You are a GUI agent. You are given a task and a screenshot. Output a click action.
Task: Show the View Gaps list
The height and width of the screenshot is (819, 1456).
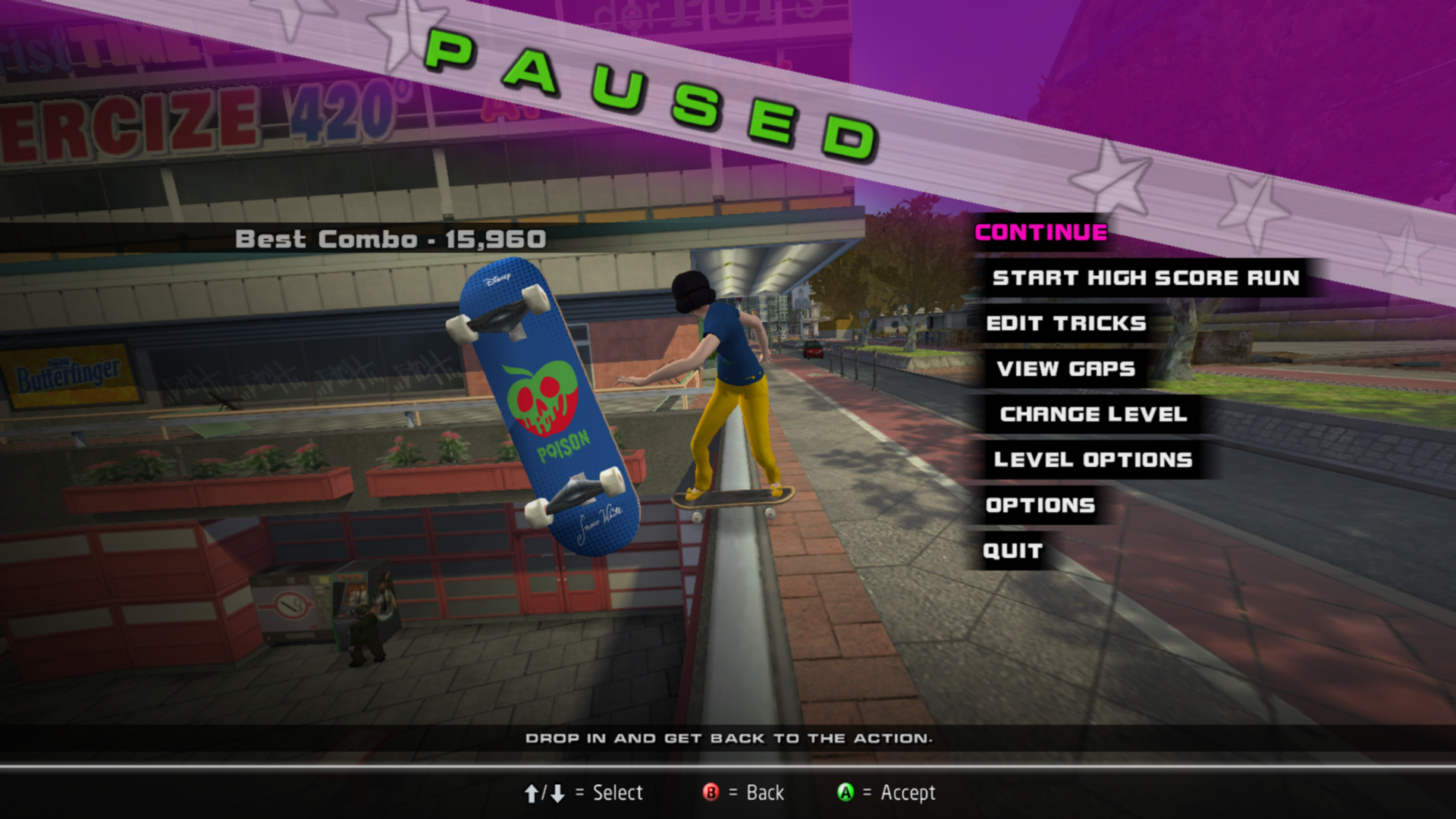tap(1065, 369)
